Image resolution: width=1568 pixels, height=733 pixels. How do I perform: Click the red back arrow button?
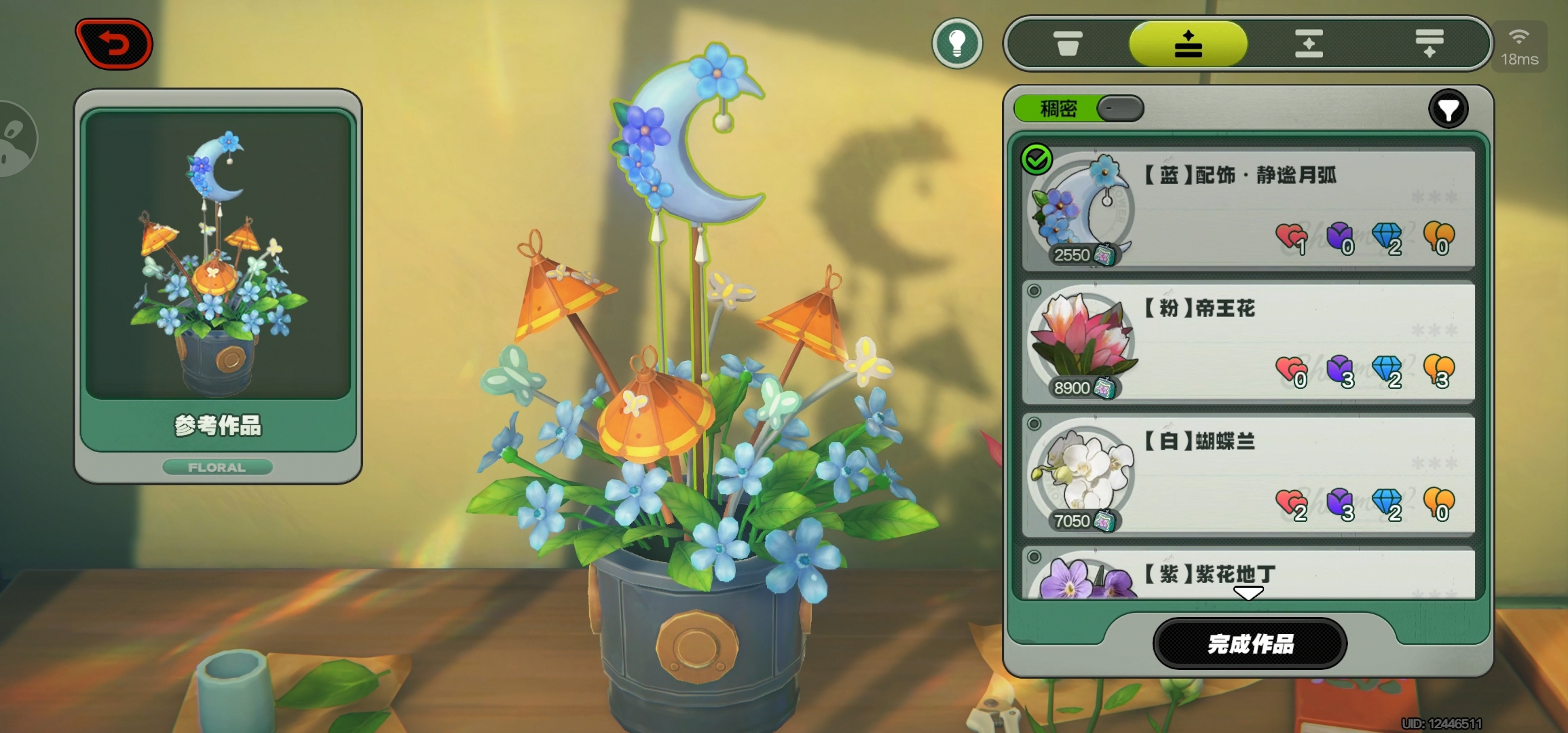tap(114, 44)
